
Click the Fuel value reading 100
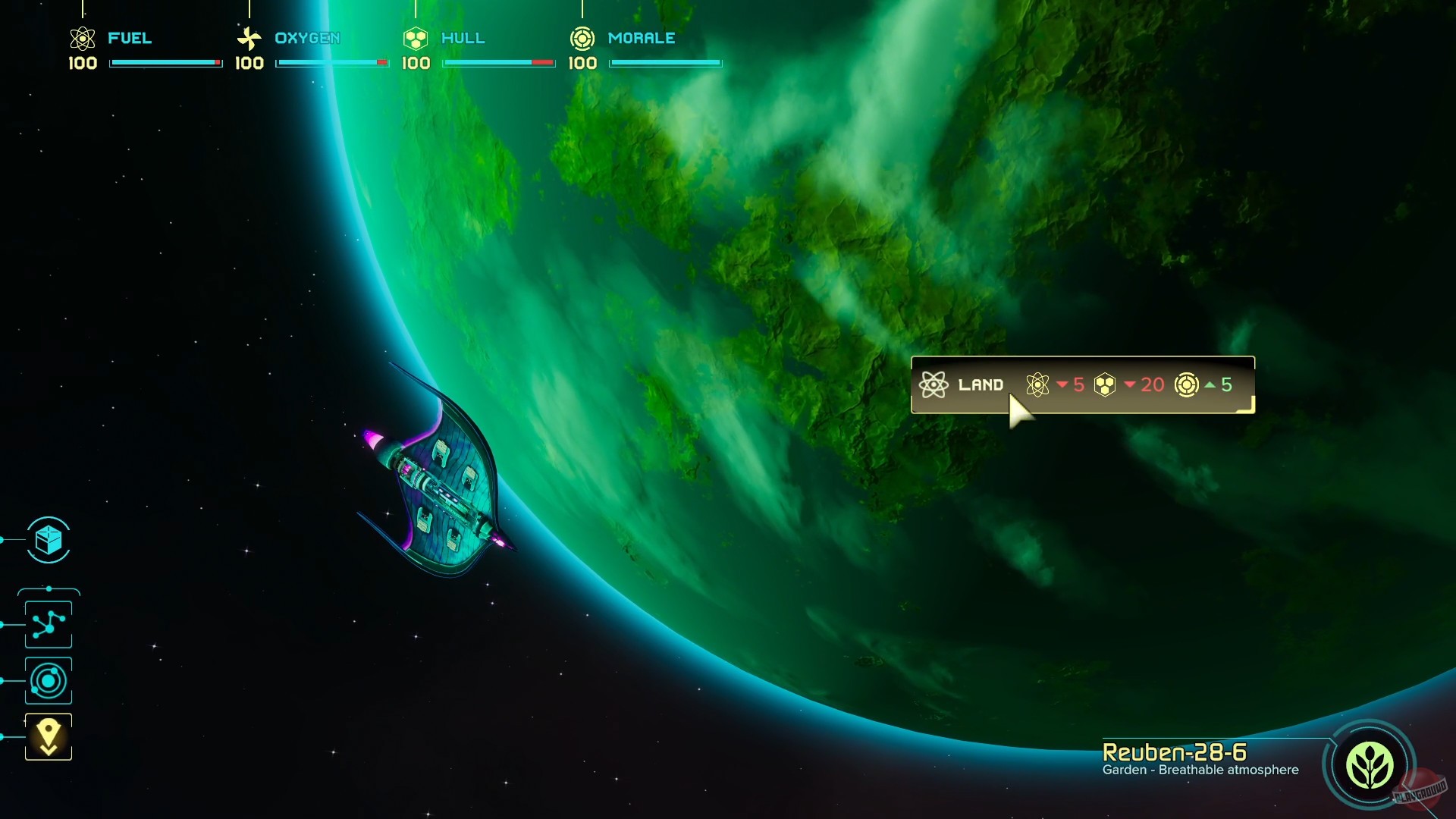click(82, 64)
